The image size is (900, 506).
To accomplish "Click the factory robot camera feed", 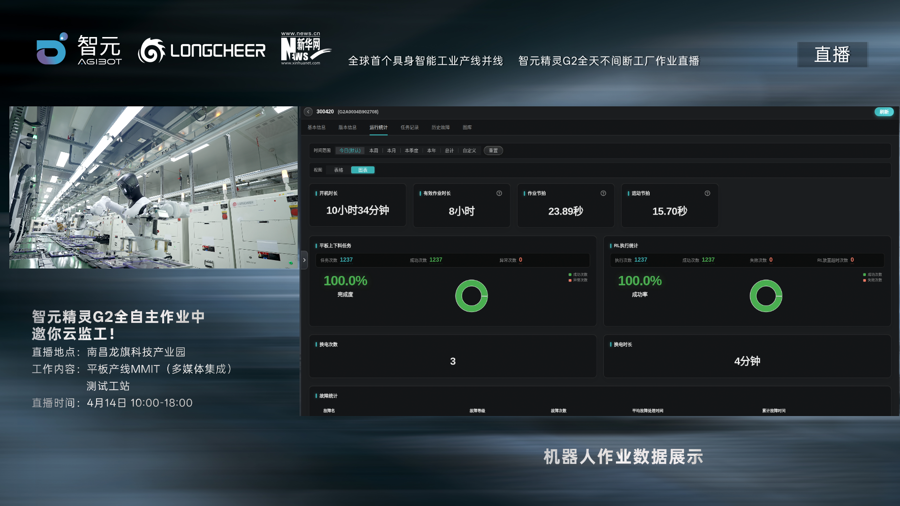I will point(153,188).
